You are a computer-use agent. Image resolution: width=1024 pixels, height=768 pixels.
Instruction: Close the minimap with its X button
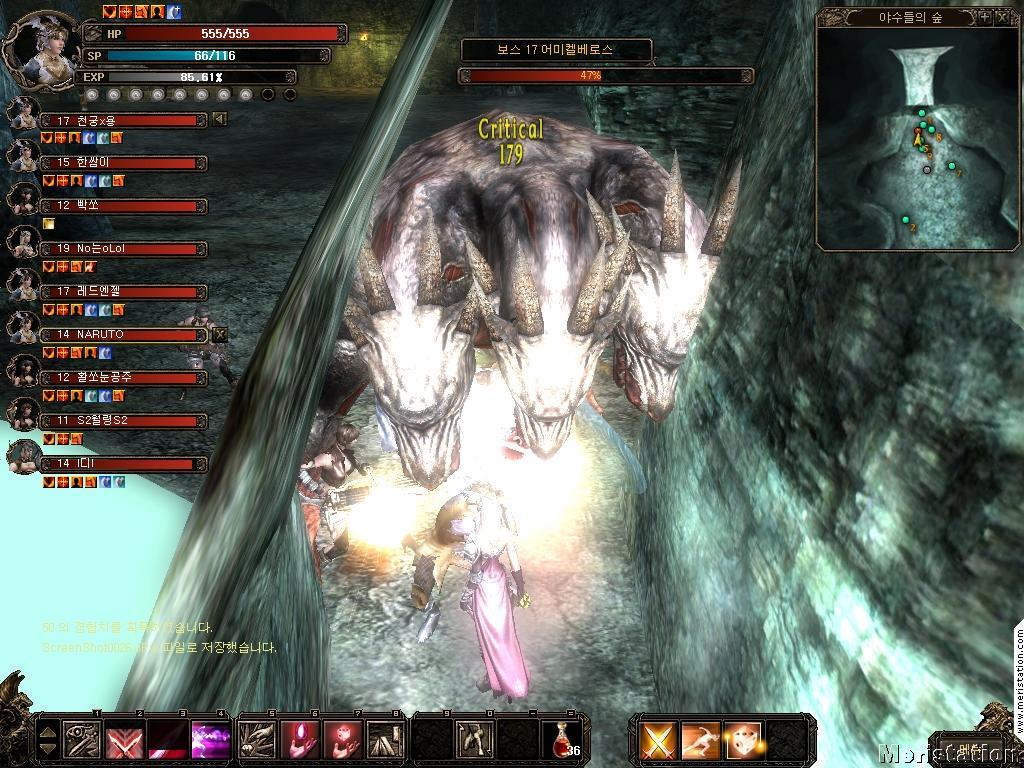tap(1002, 17)
